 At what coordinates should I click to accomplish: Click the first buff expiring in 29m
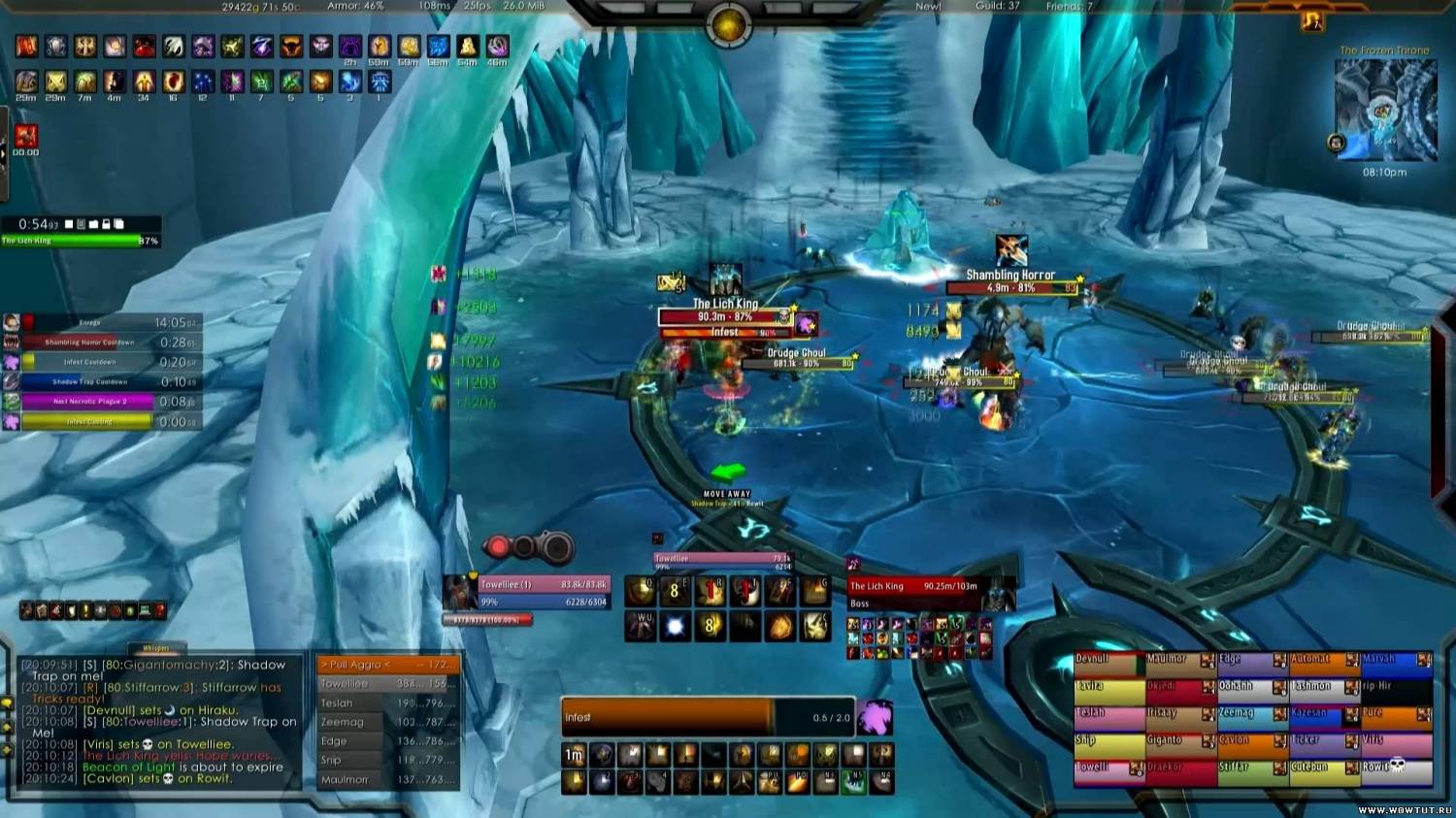[x=25, y=82]
